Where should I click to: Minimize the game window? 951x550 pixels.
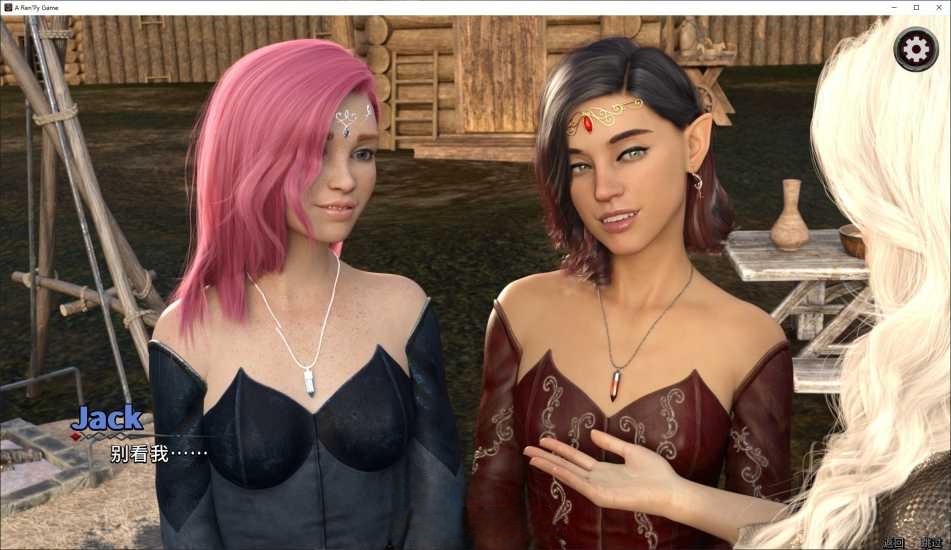pos(893,7)
